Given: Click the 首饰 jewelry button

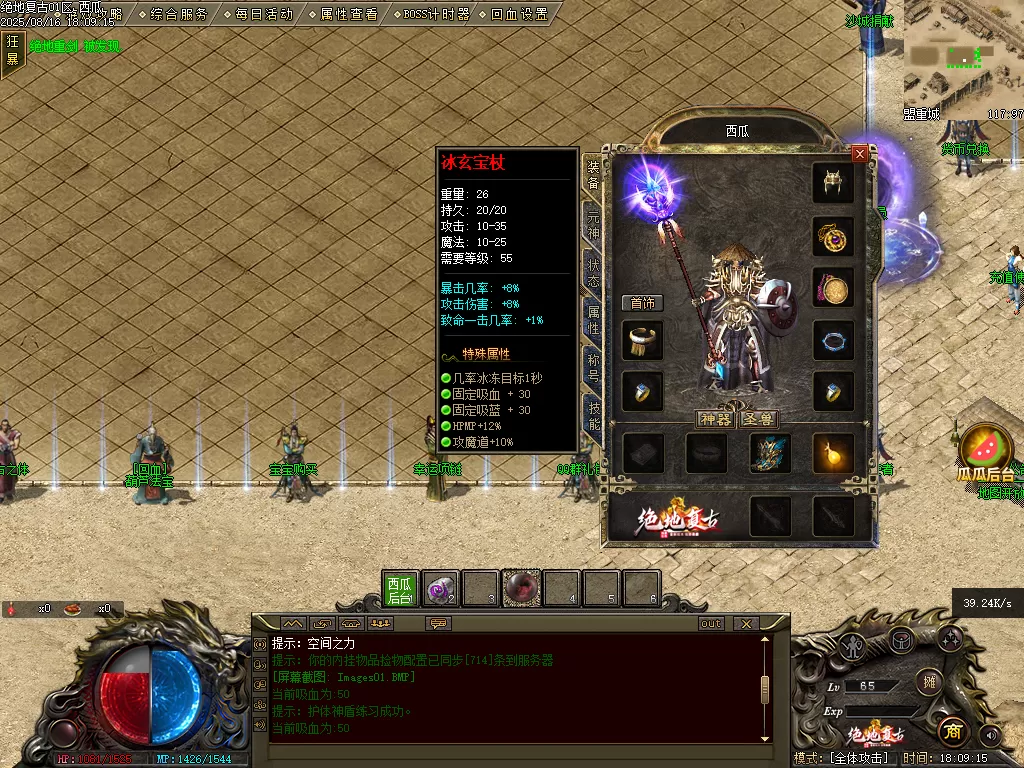Looking at the screenshot, I should [x=642, y=303].
